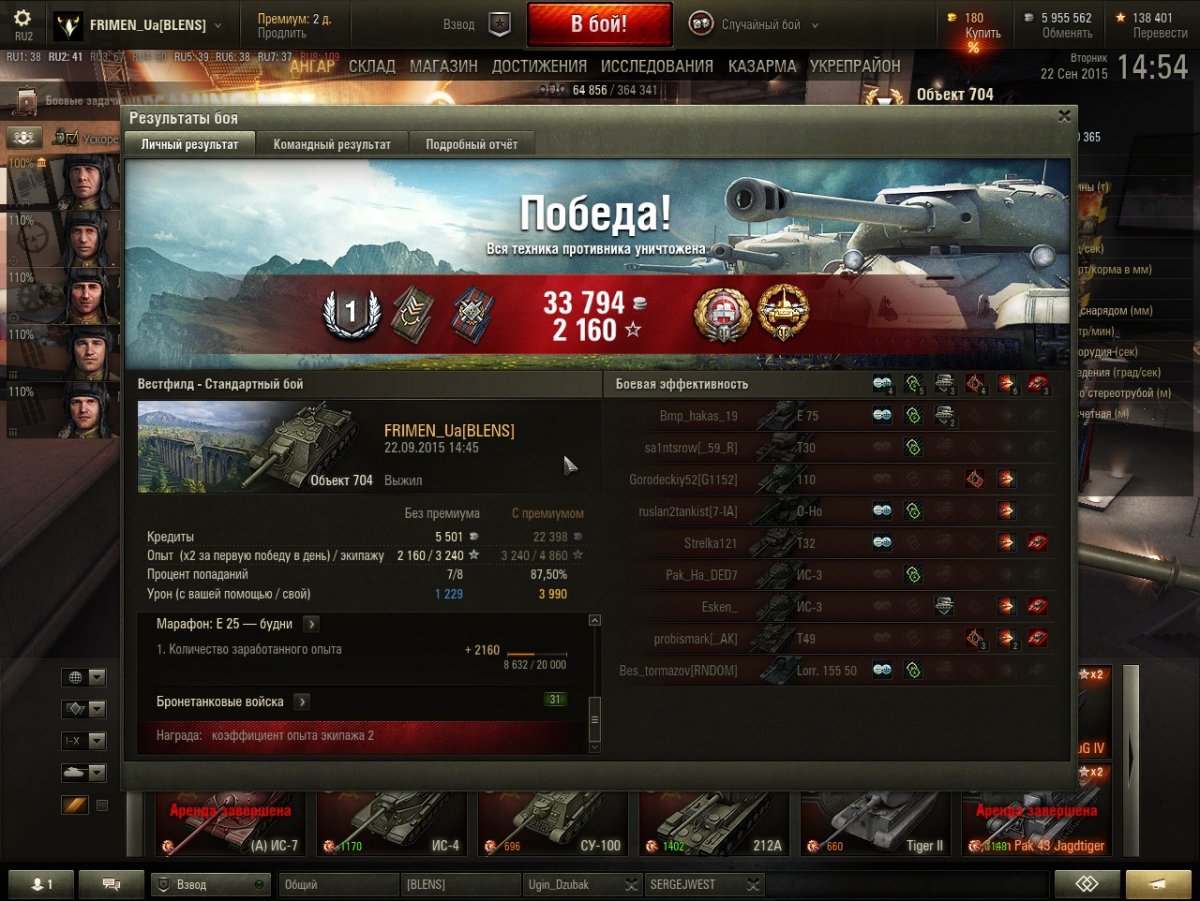Screen dimensions: 1200x901
Task: Go to the Магазин section
Action: coord(443,66)
